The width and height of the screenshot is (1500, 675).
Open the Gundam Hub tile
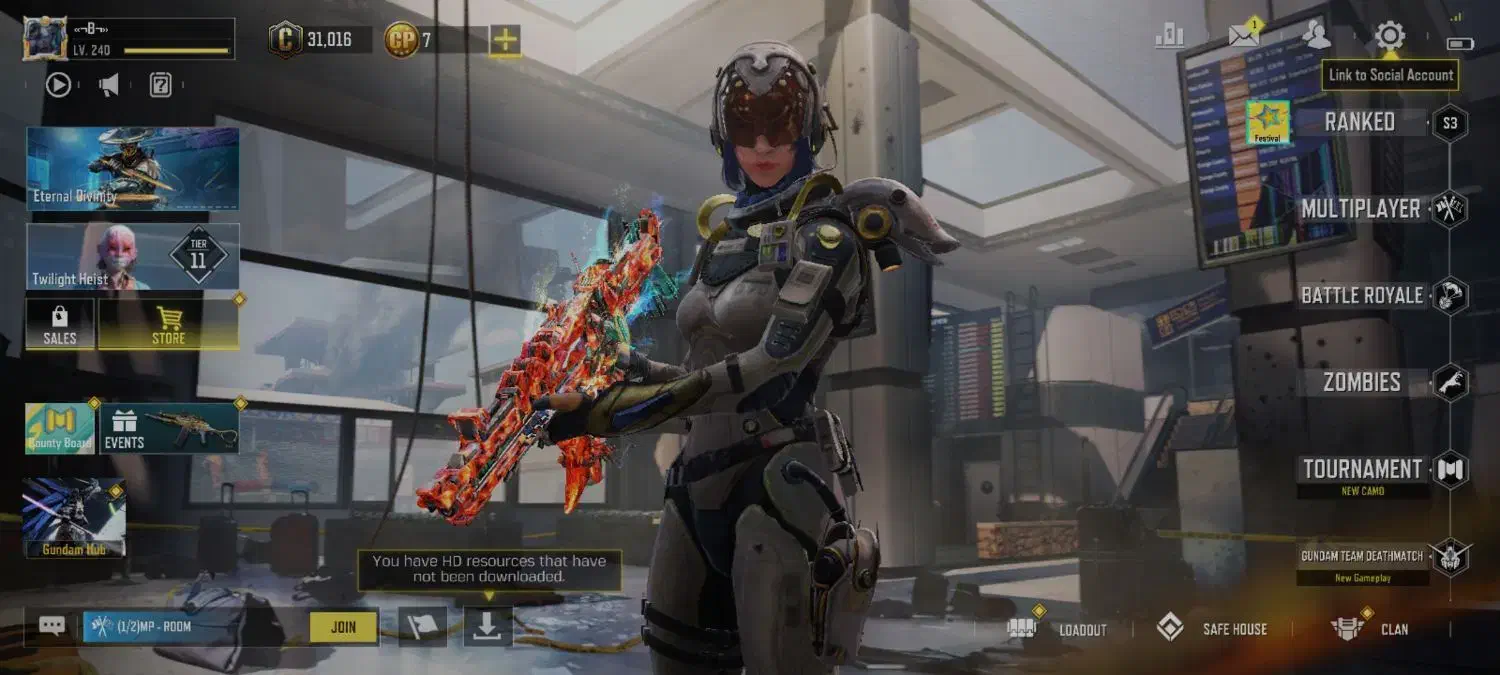(x=74, y=516)
